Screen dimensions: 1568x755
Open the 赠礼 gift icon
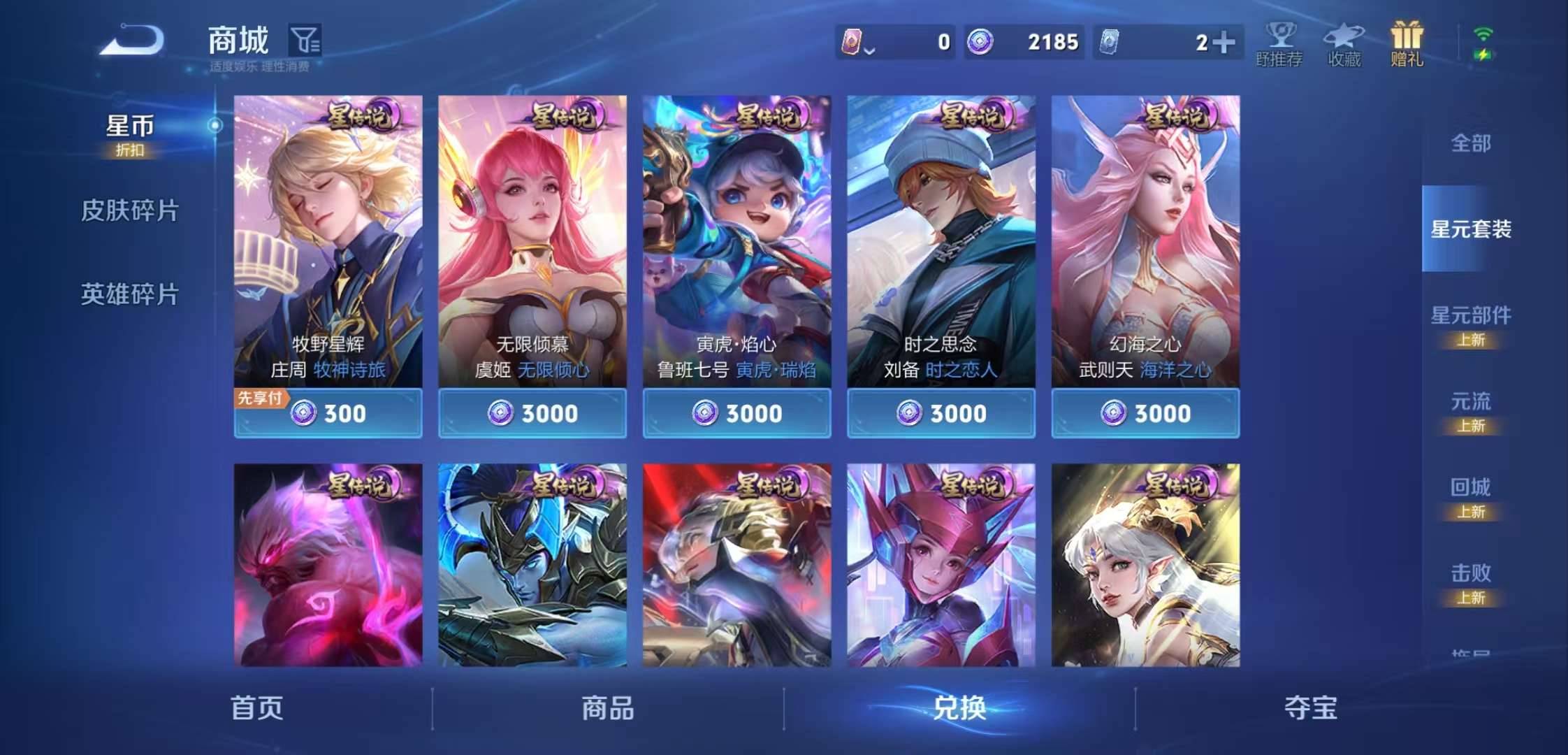click(x=1407, y=43)
